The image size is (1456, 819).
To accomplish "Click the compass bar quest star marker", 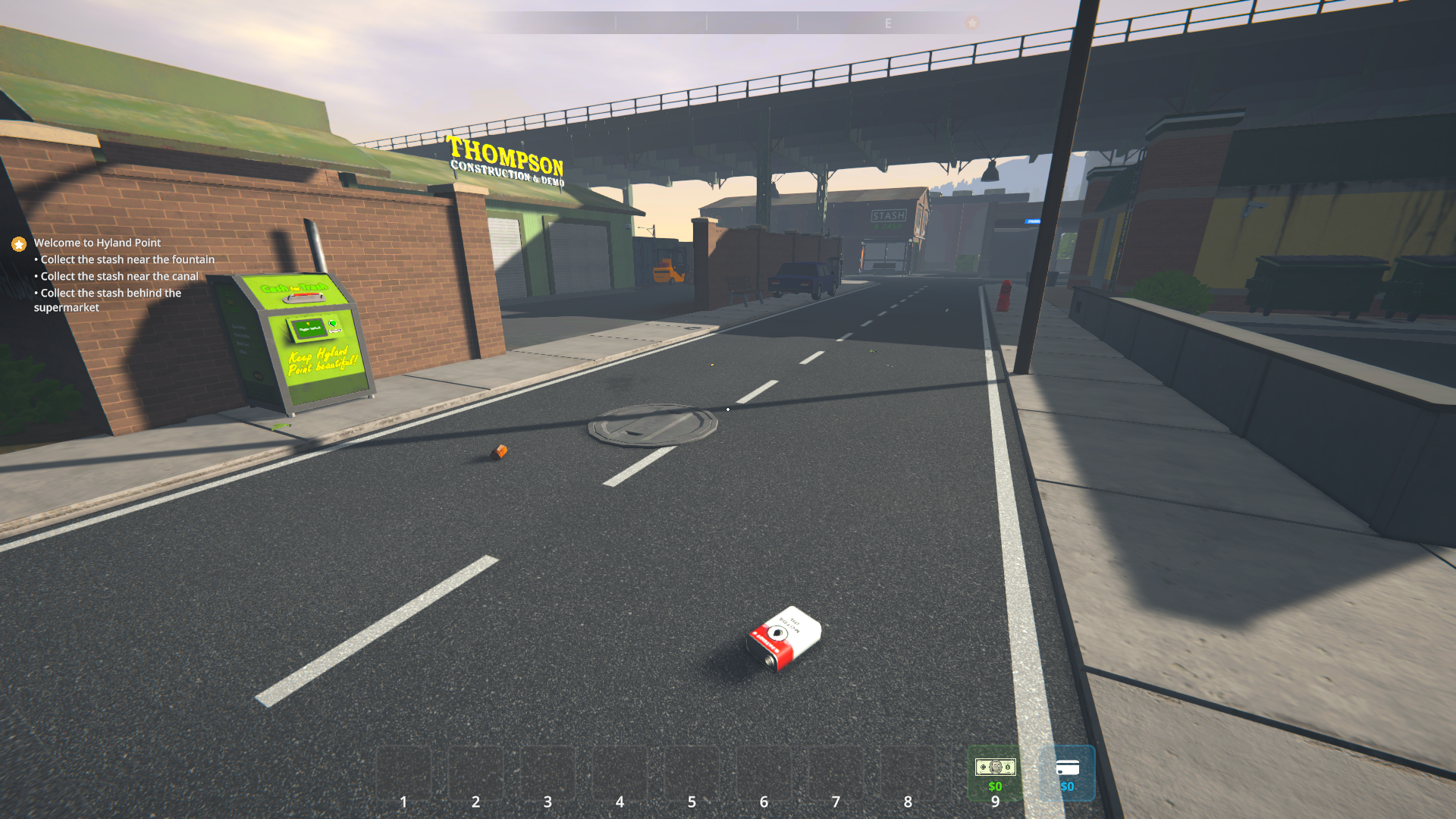I will 972,23.
